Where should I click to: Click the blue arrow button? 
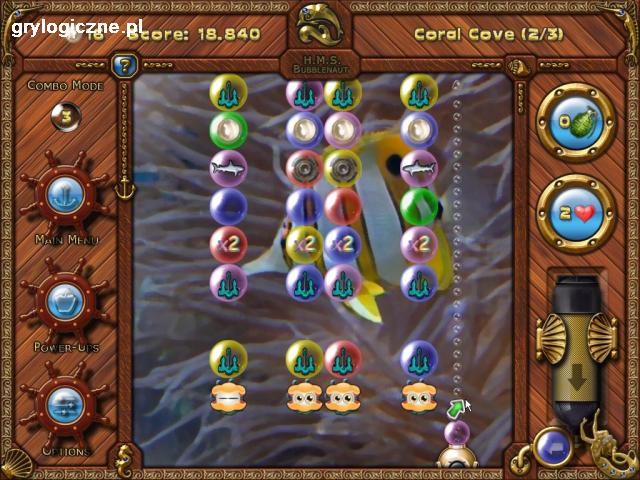coord(552,447)
